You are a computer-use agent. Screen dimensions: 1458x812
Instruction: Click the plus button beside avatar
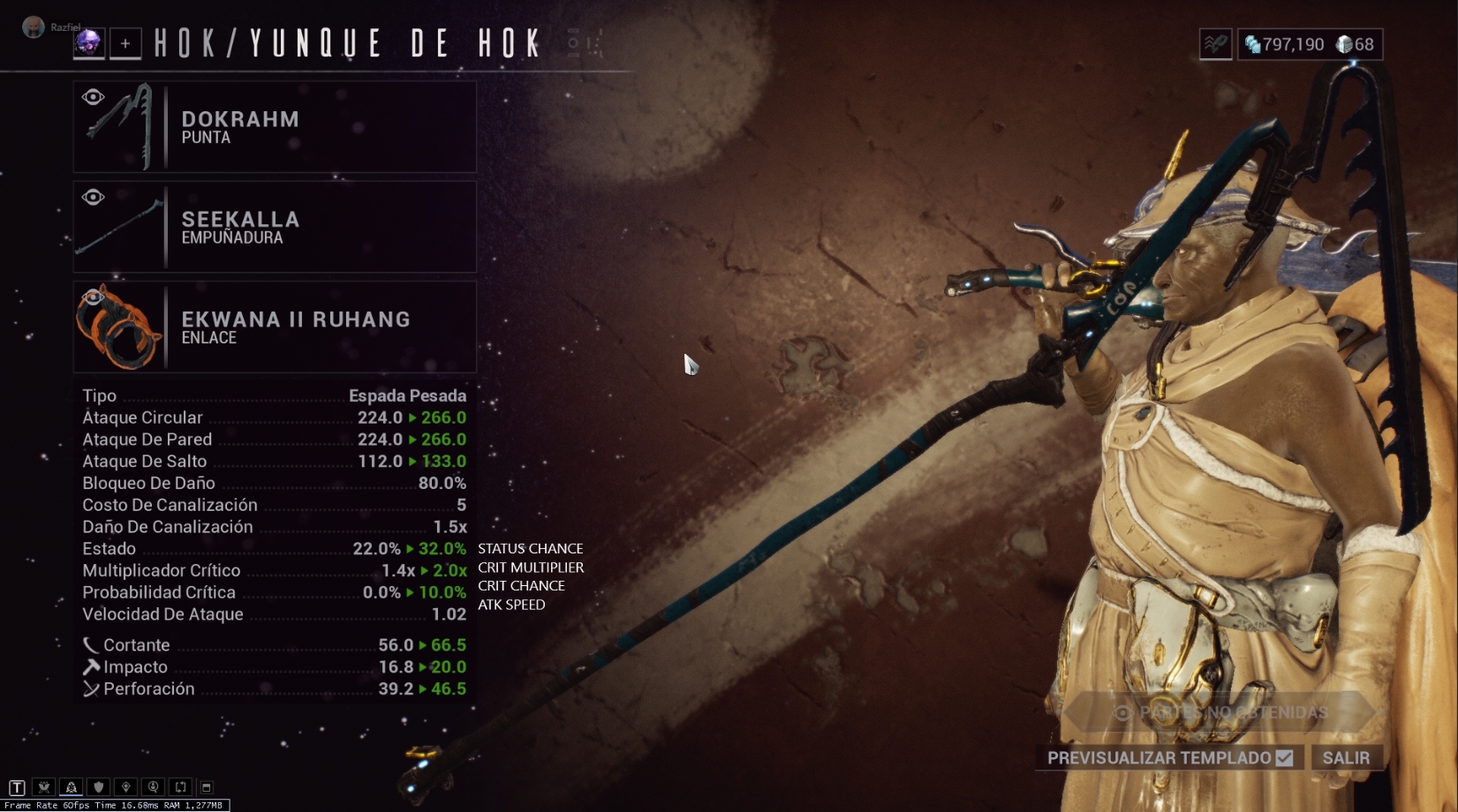[125, 42]
